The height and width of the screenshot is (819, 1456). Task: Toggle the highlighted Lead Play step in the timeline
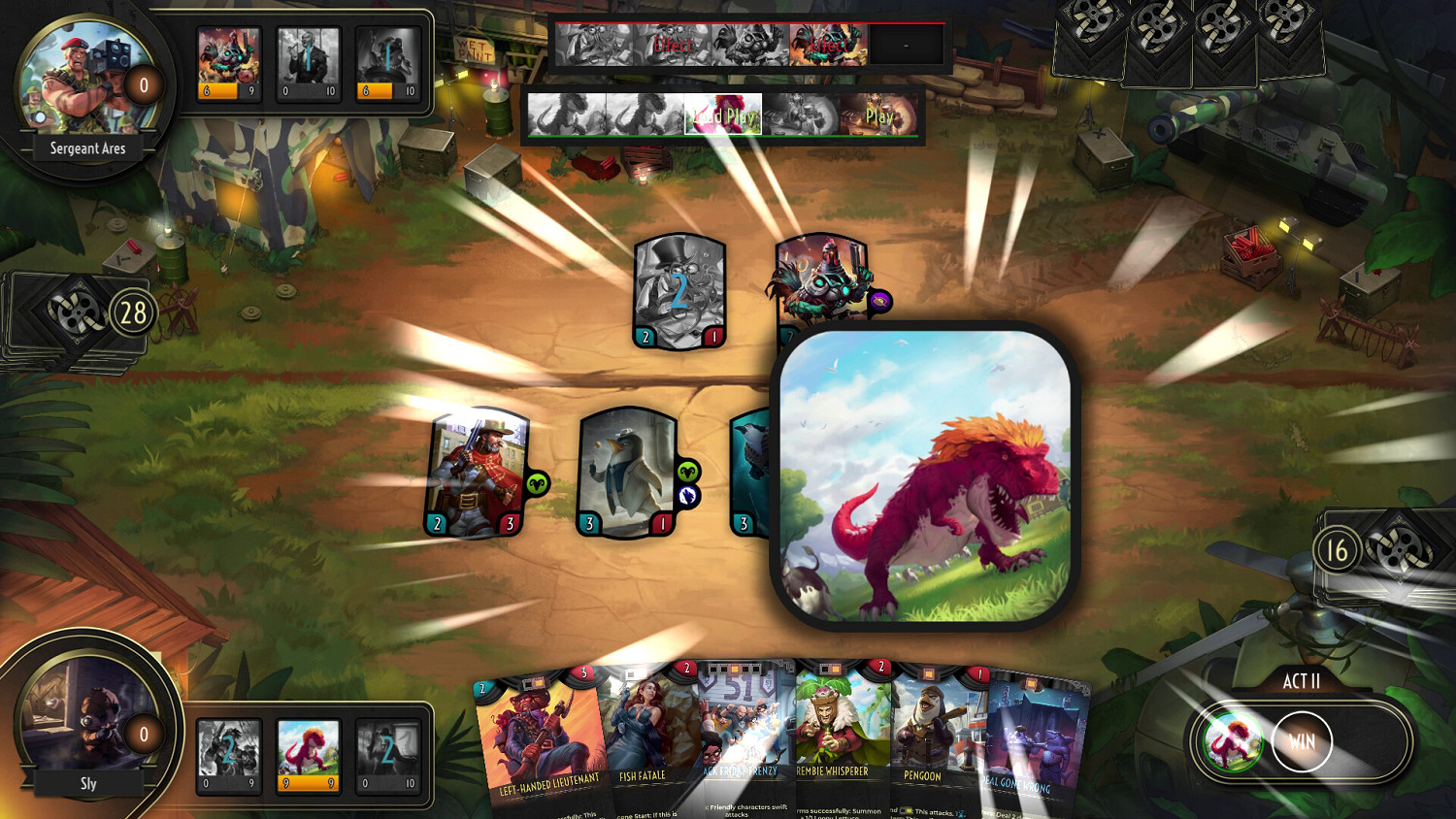723,115
